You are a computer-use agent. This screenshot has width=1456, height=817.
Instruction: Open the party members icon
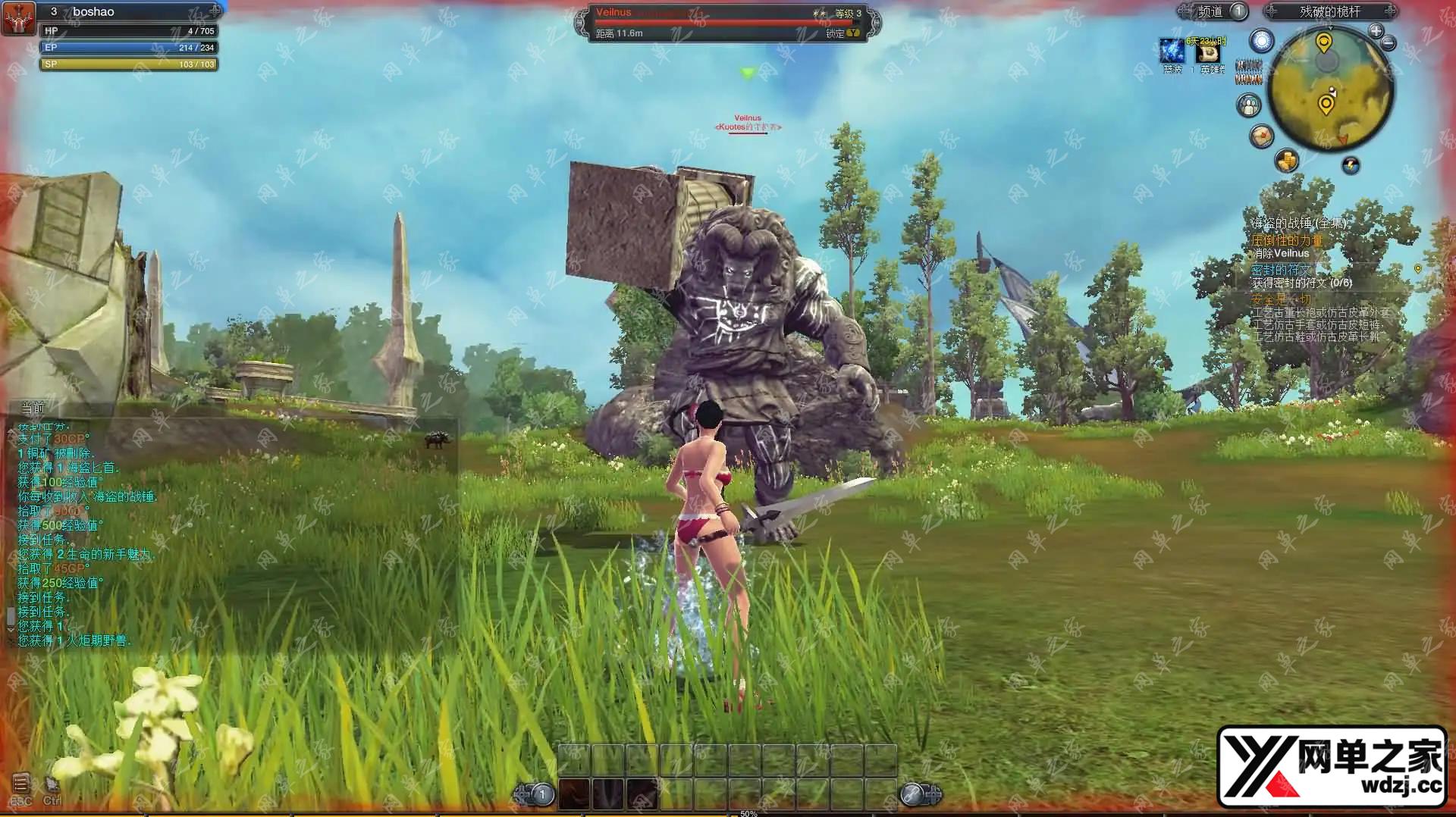[1248, 105]
